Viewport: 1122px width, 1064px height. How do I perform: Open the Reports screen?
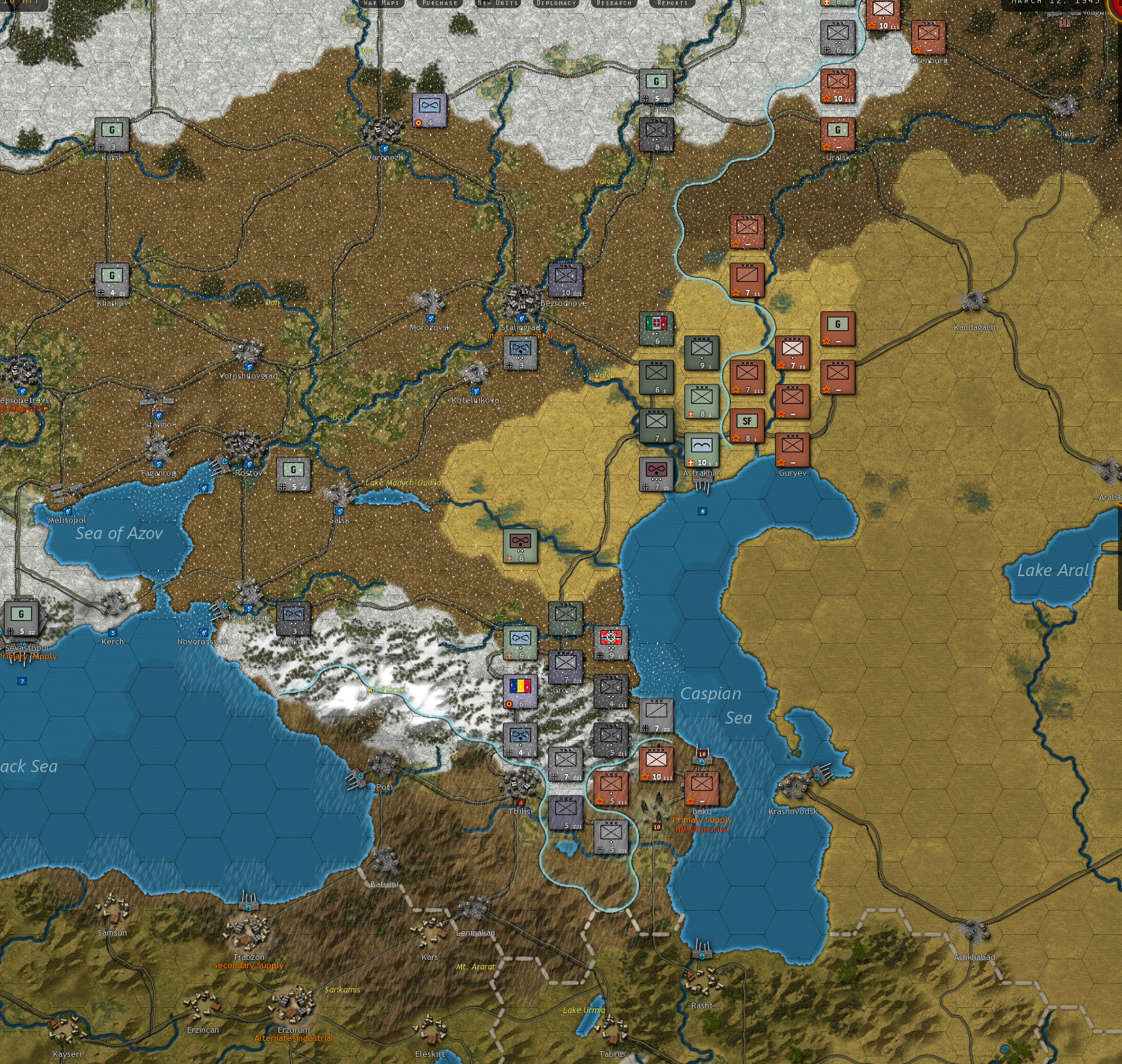(x=674, y=3)
